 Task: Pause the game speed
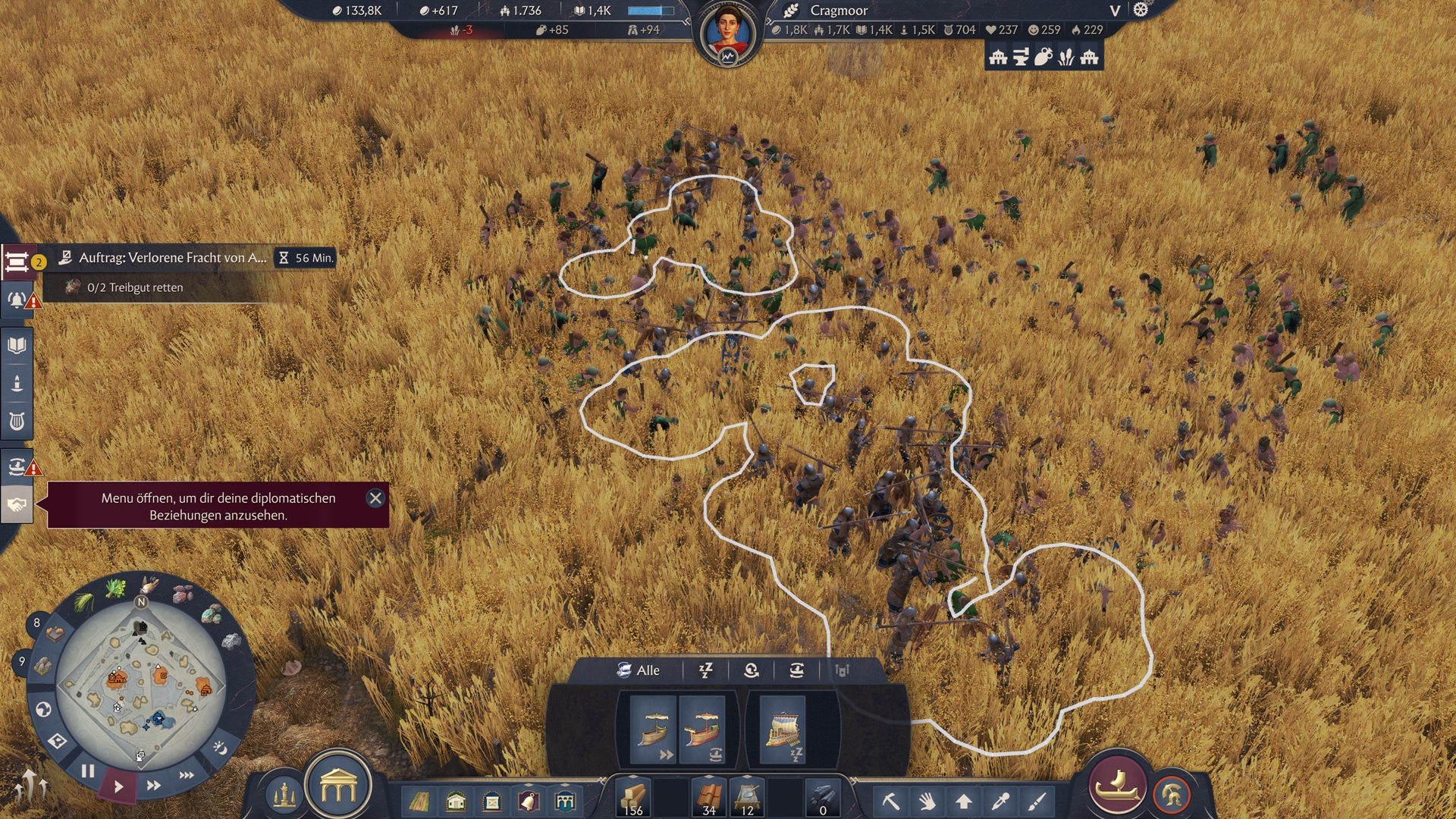click(88, 771)
